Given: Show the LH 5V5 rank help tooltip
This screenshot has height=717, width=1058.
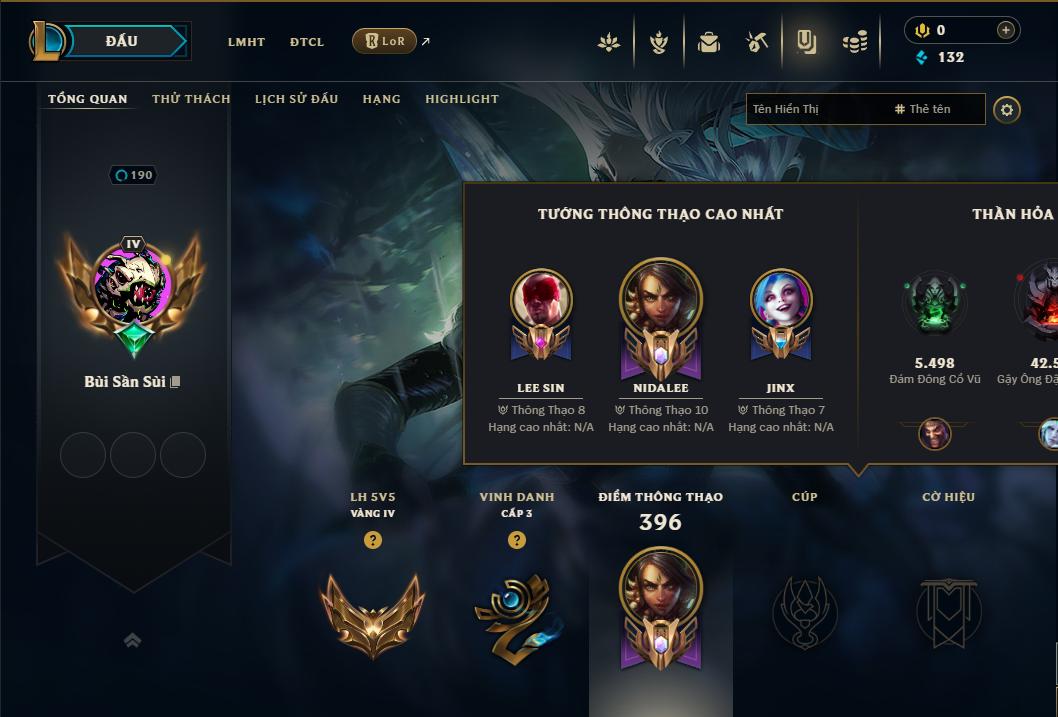Looking at the screenshot, I should pyautogui.click(x=373, y=540).
